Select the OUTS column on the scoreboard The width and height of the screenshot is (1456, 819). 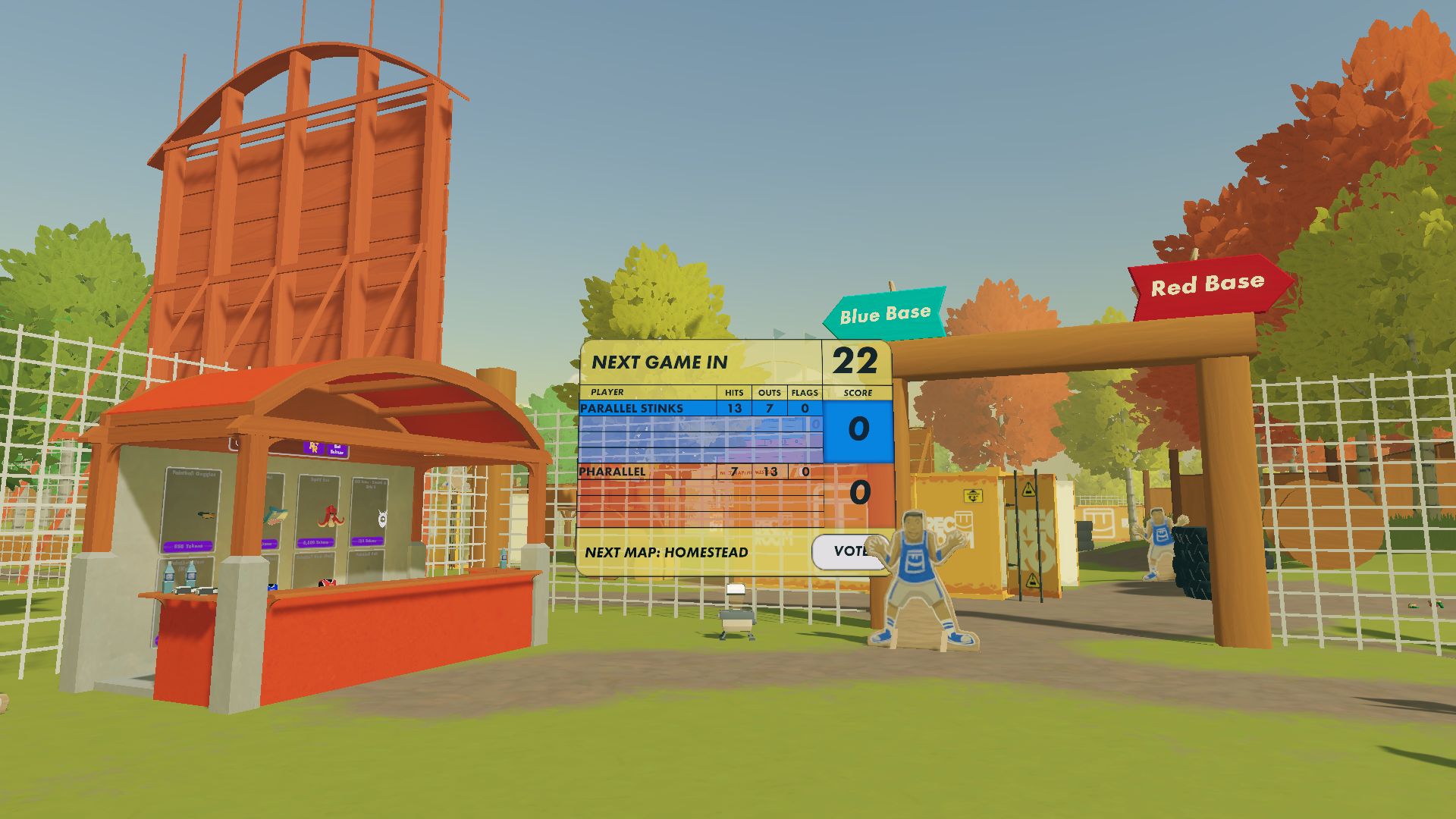[x=769, y=394]
